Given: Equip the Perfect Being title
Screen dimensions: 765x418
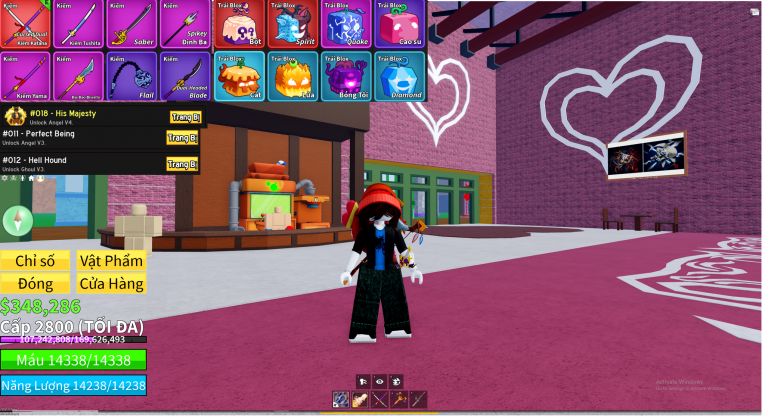Looking at the screenshot, I should click(x=183, y=138).
